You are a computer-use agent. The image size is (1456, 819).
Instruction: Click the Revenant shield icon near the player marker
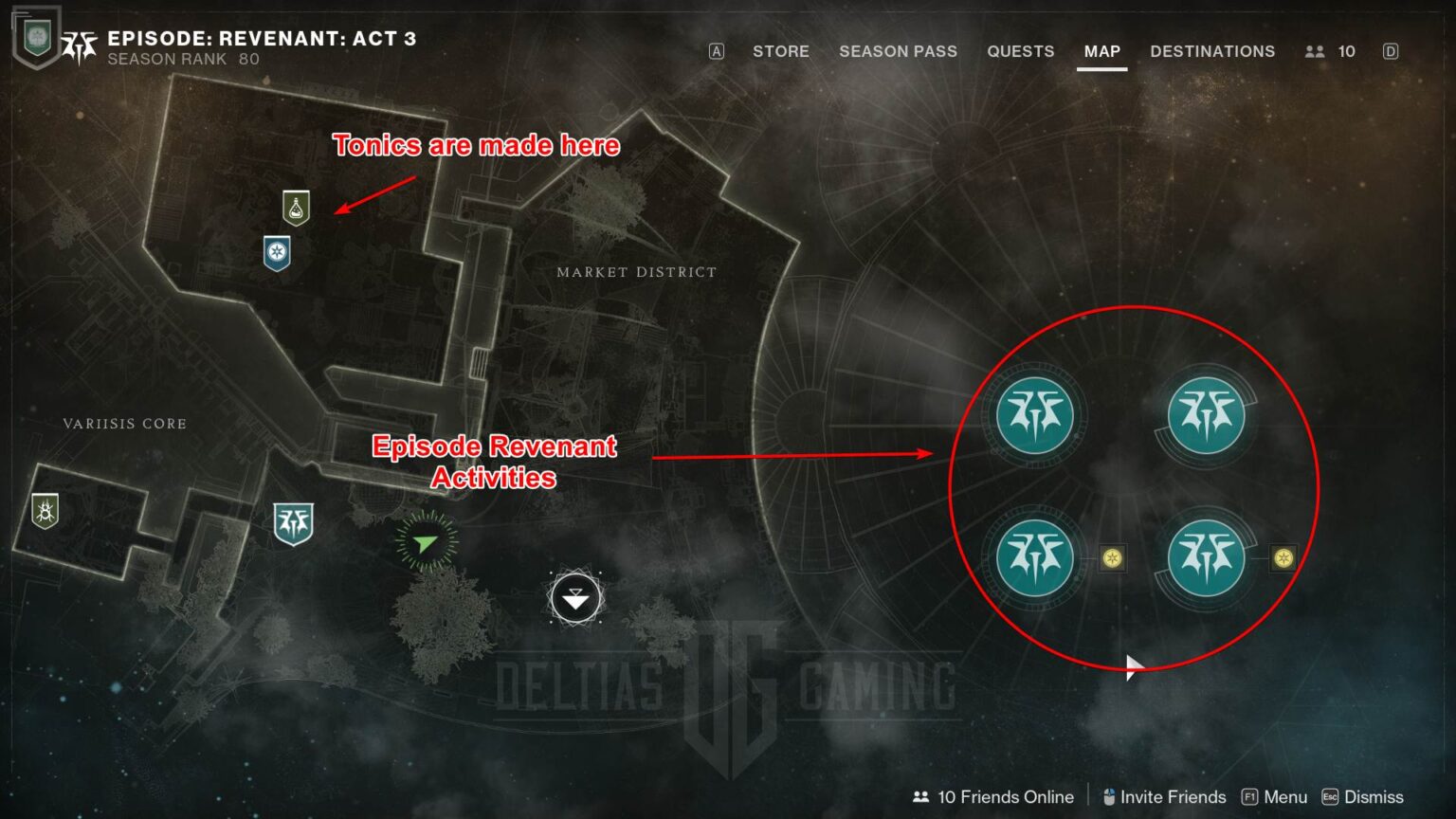point(293,519)
